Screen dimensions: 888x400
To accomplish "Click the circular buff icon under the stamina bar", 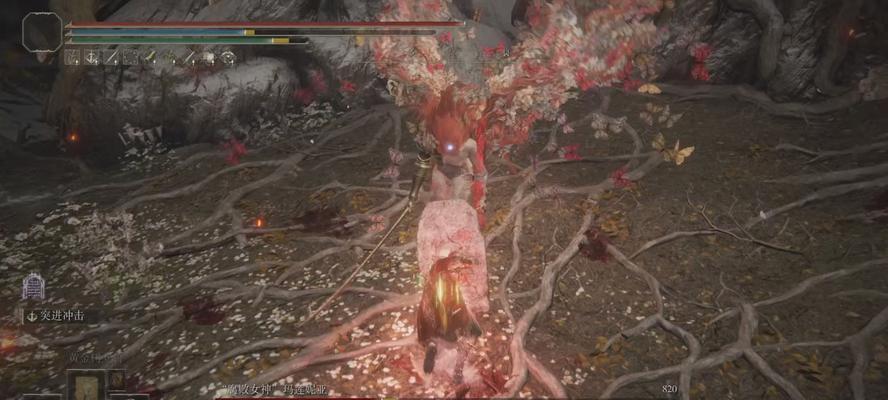I will pyautogui.click(x=227, y=58).
